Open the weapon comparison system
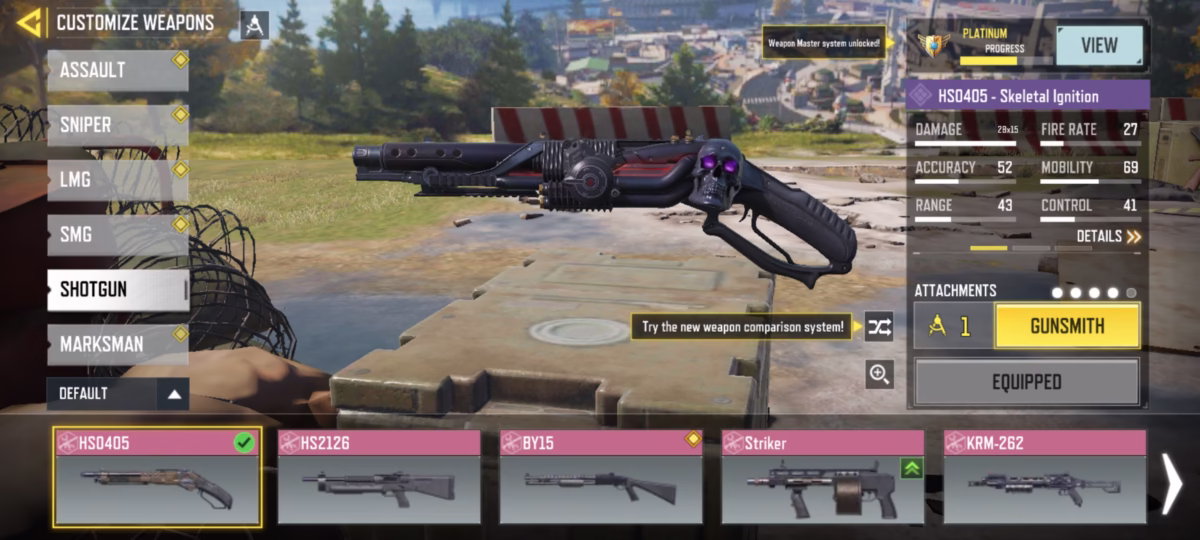 pyautogui.click(x=879, y=326)
